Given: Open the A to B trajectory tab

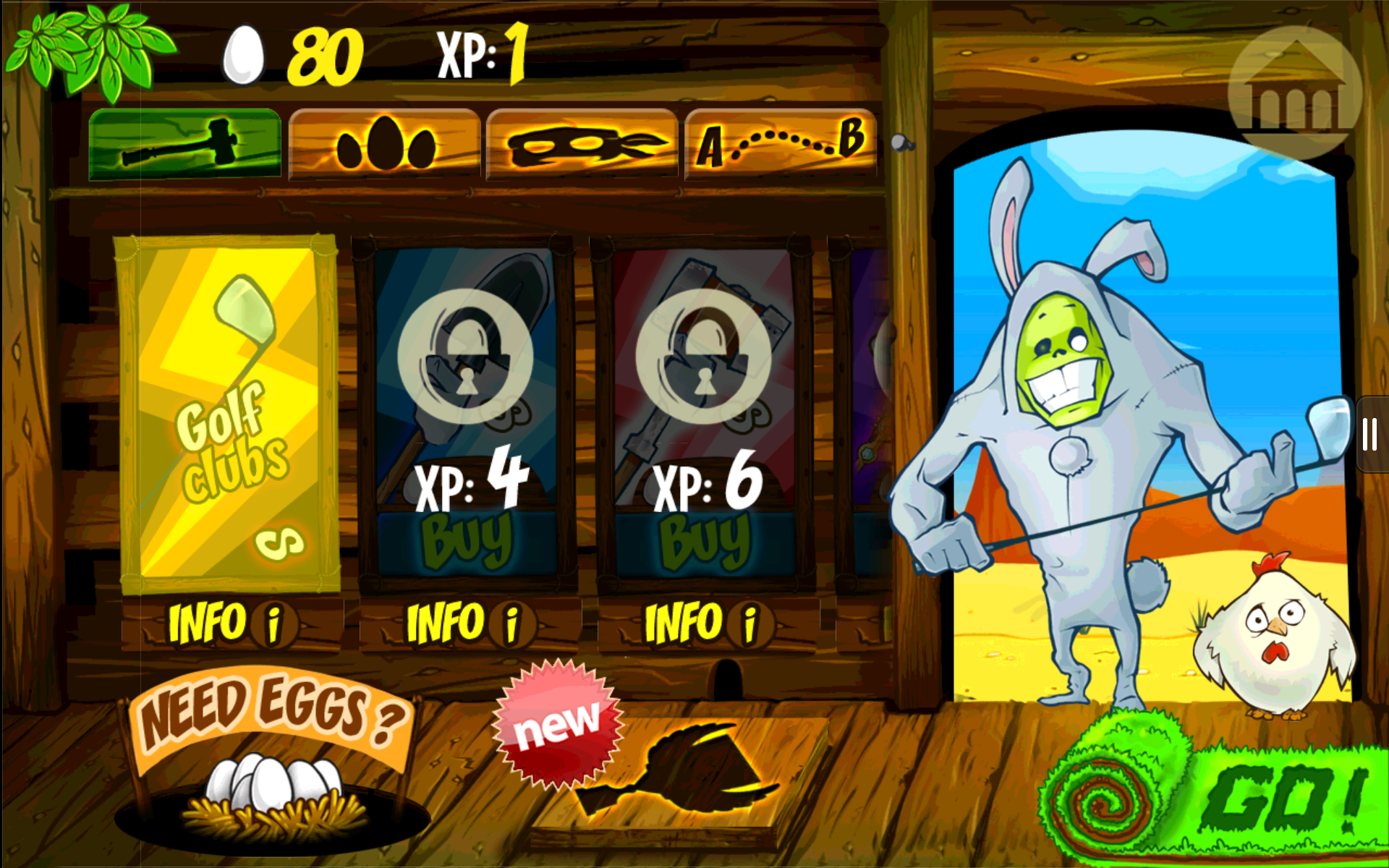Looking at the screenshot, I should [780, 143].
